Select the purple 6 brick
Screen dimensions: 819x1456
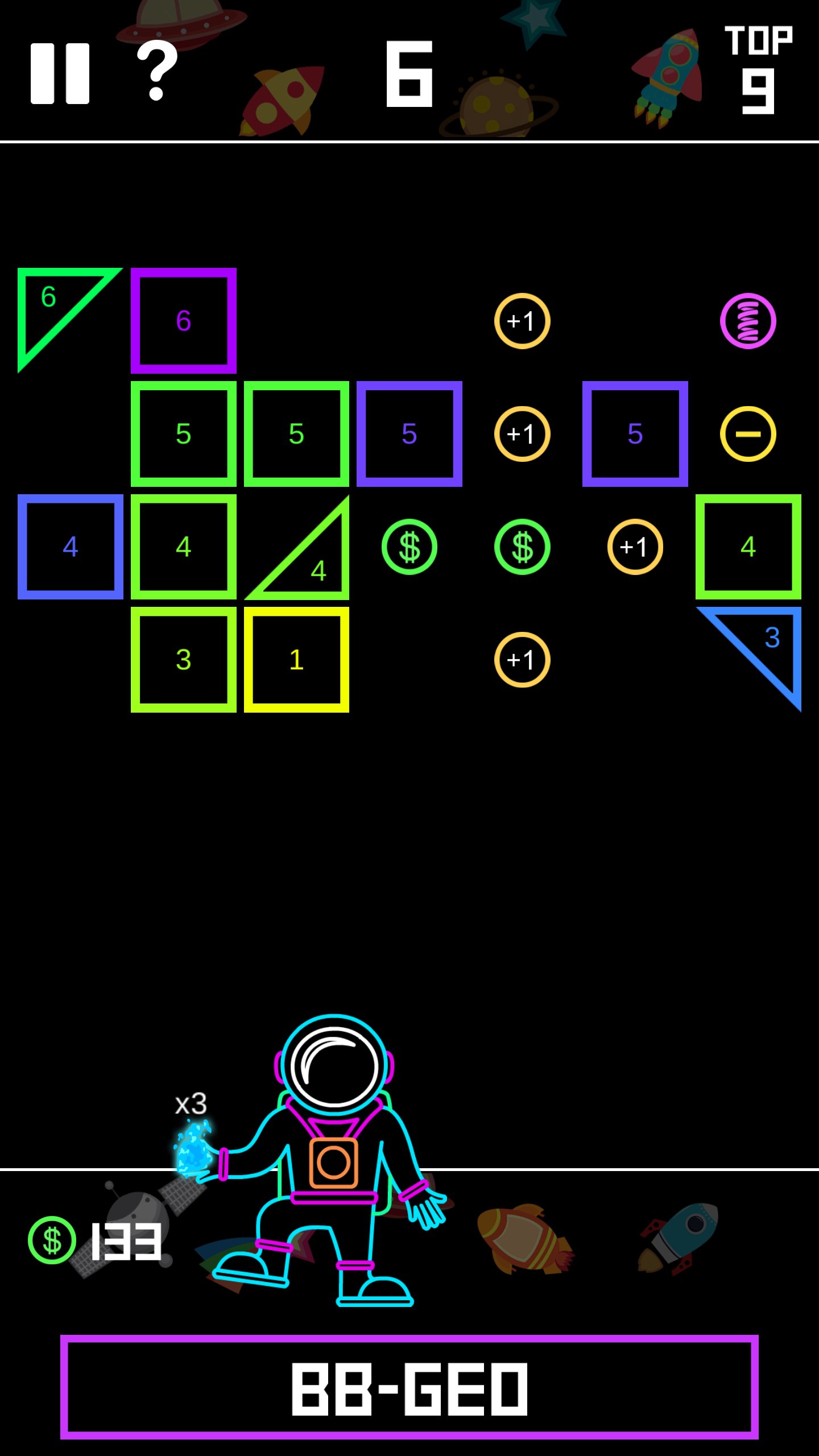pos(184,320)
